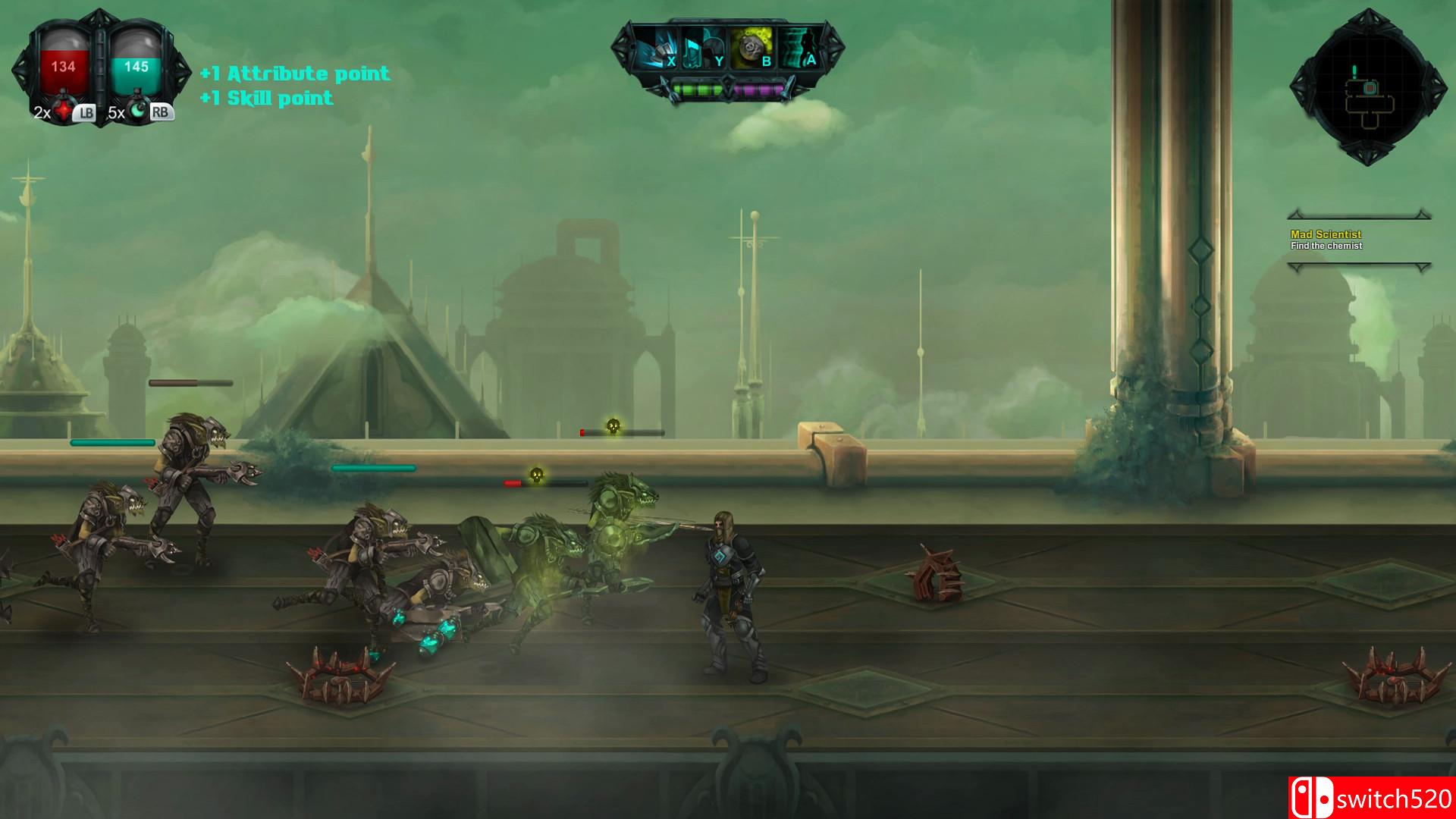The width and height of the screenshot is (1456, 819).
Task: Use the yellow poison bomb ability
Action: [752, 48]
